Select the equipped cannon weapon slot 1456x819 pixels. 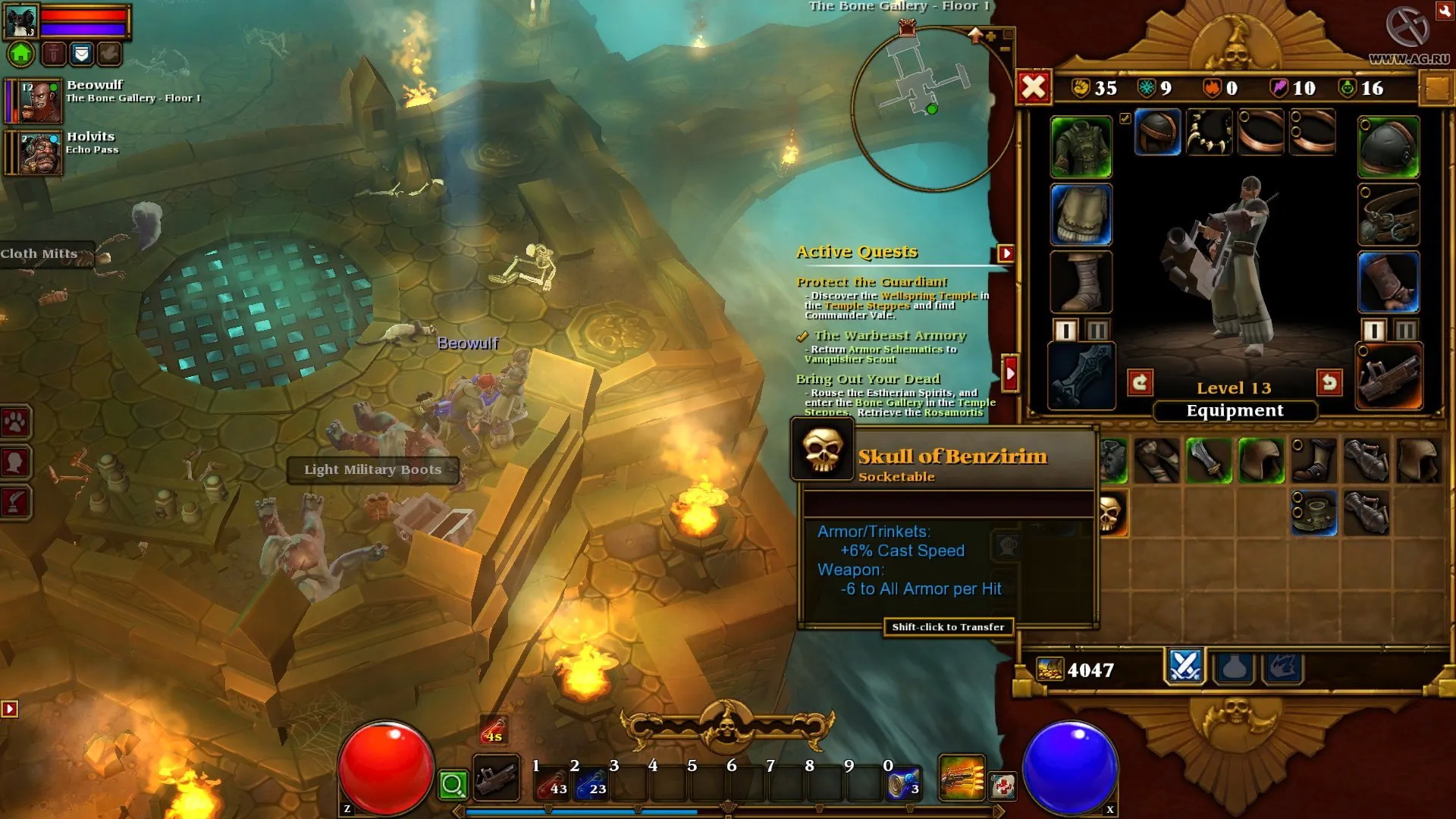pyautogui.click(x=1389, y=376)
